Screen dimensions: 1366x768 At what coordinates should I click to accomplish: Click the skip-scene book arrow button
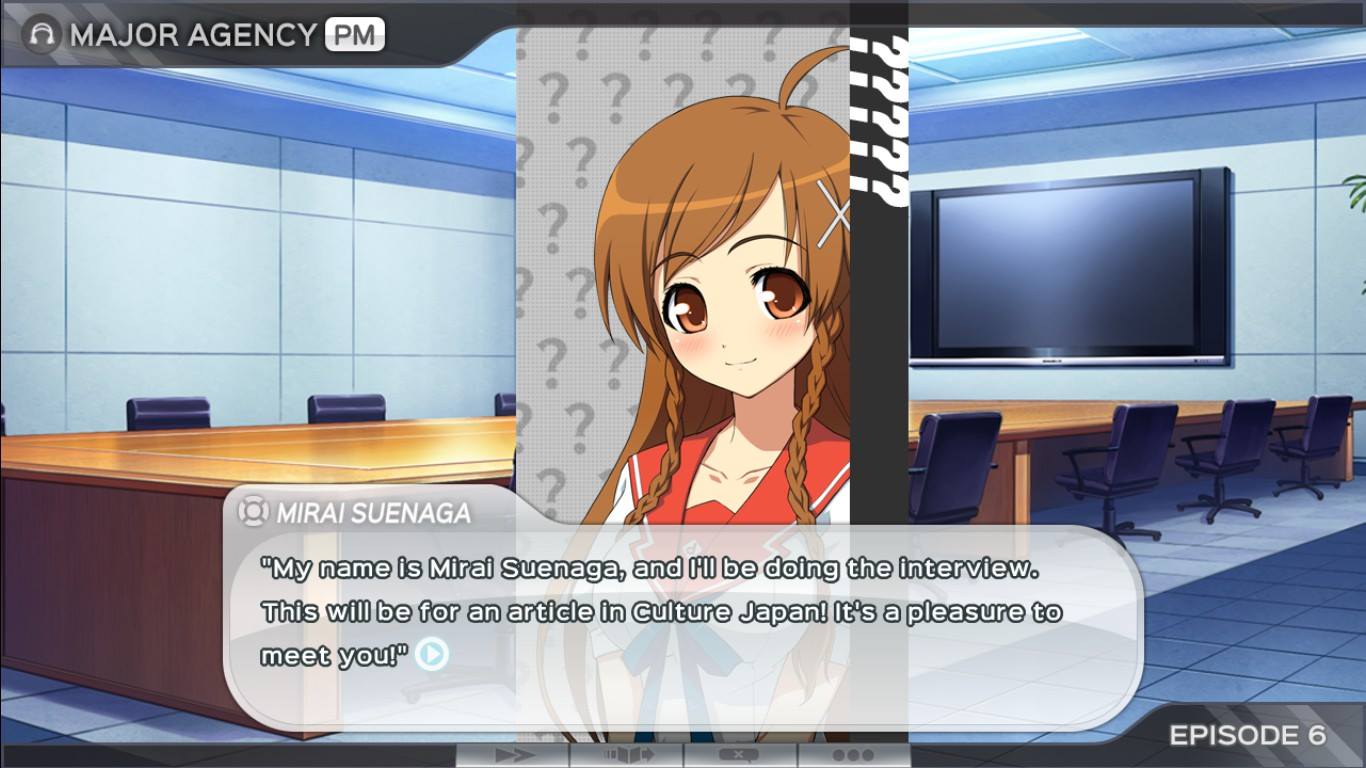click(x=627, y=755)
